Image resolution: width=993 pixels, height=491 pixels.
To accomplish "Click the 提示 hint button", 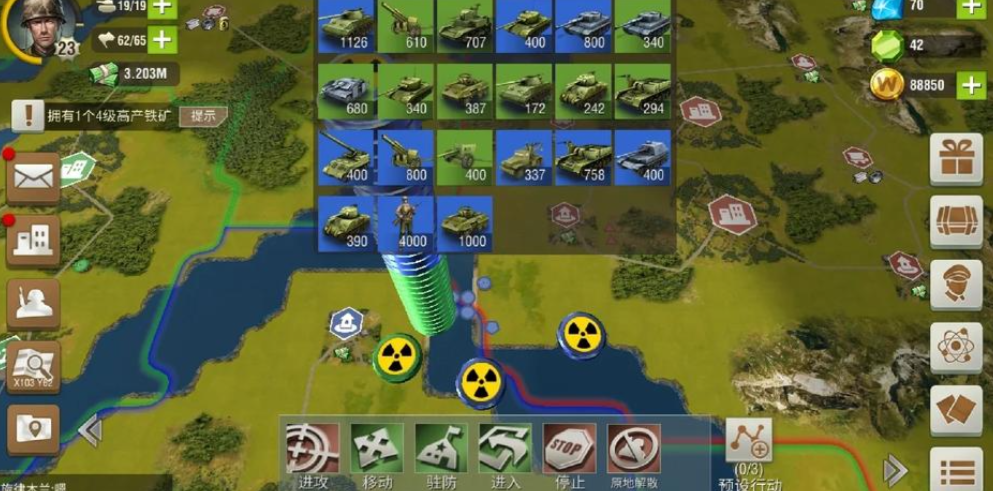I will coord(203,116).
